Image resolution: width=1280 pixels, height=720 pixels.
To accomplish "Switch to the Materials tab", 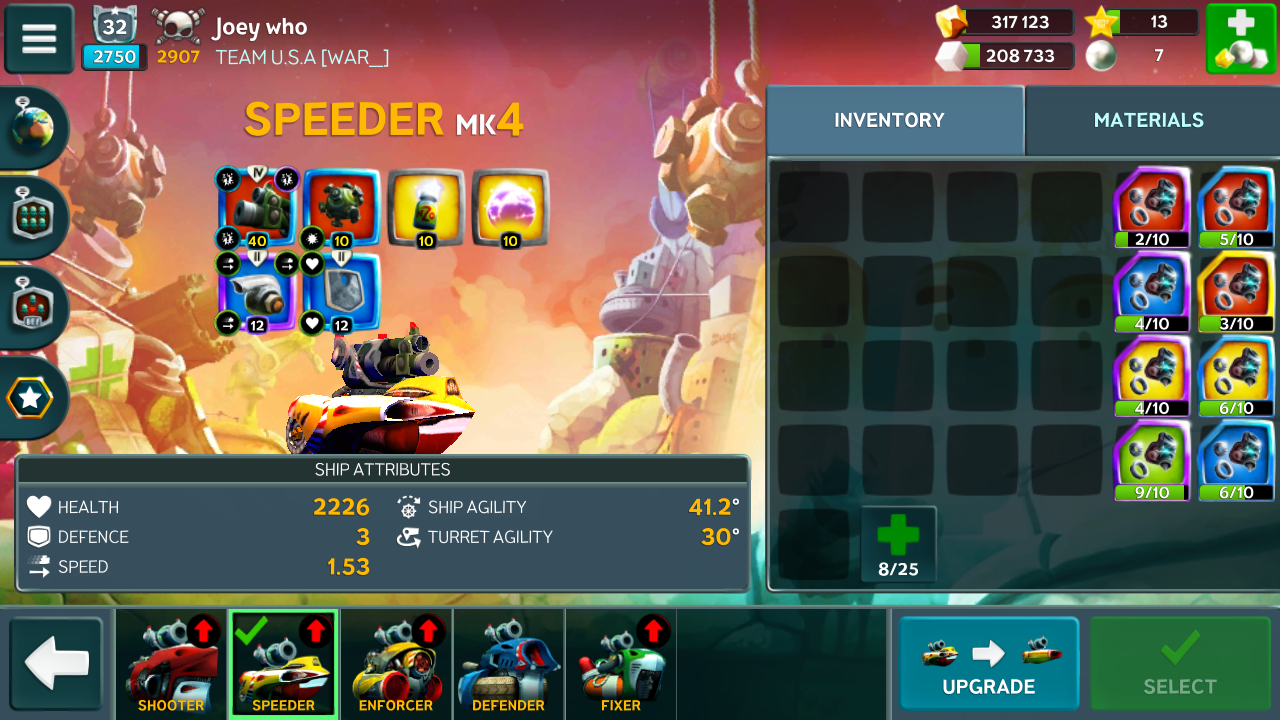I will coord(1148,120).
